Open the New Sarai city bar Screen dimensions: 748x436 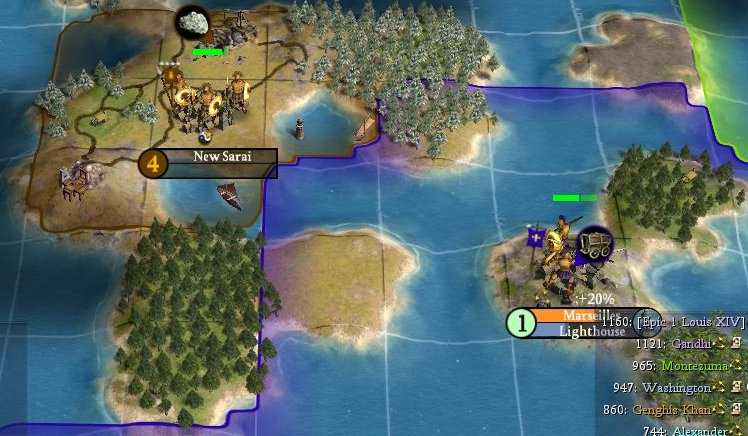coord(220,157)
